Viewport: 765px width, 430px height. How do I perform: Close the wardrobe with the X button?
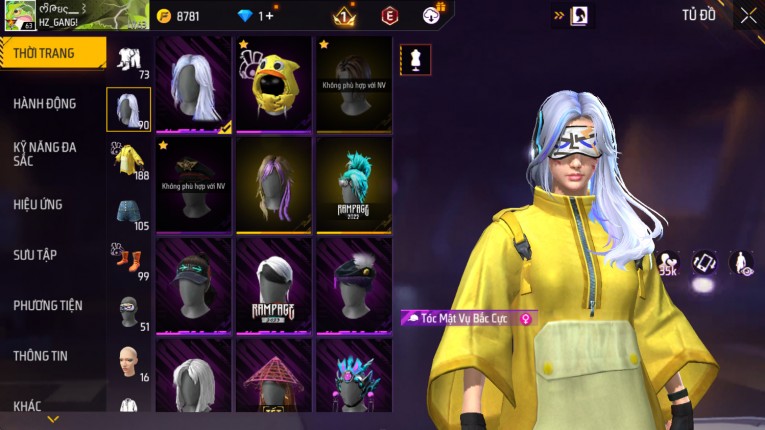tap(748, 15)
